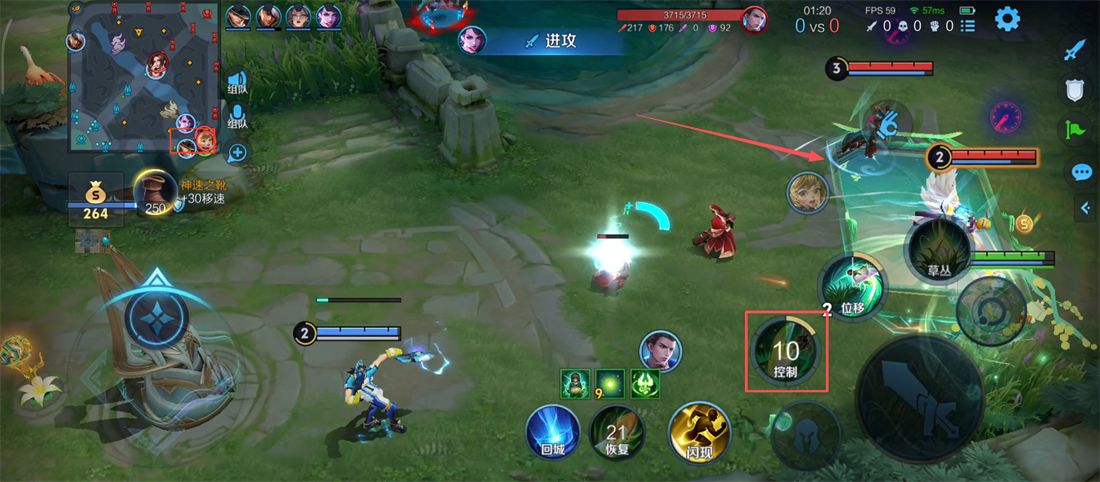Select the green flag gather signal
1100x482 pixels.
(x=1075, y=129)
